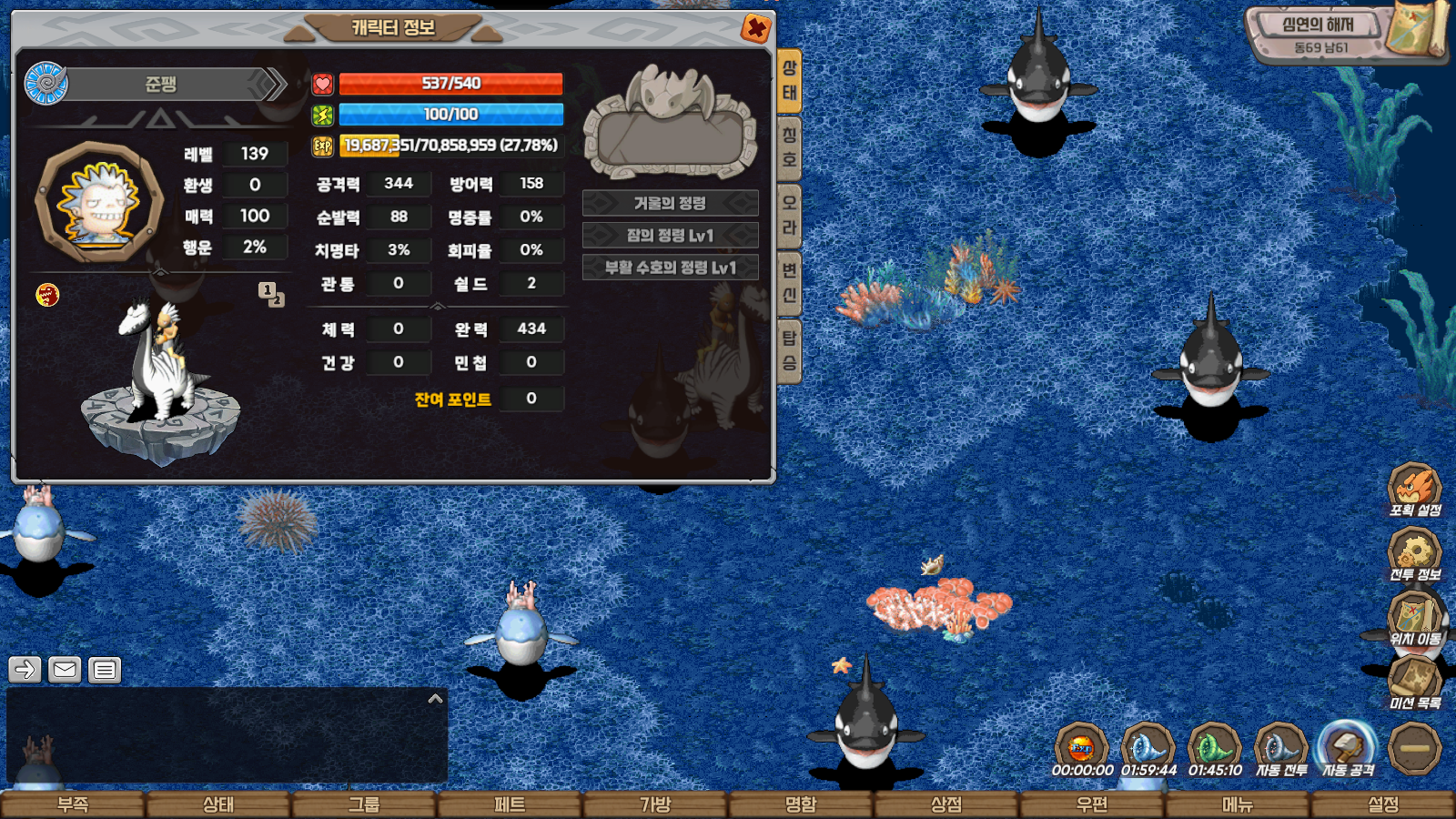Open the 페트 menu
1456x819 pixels.
(x=510, y=804)
